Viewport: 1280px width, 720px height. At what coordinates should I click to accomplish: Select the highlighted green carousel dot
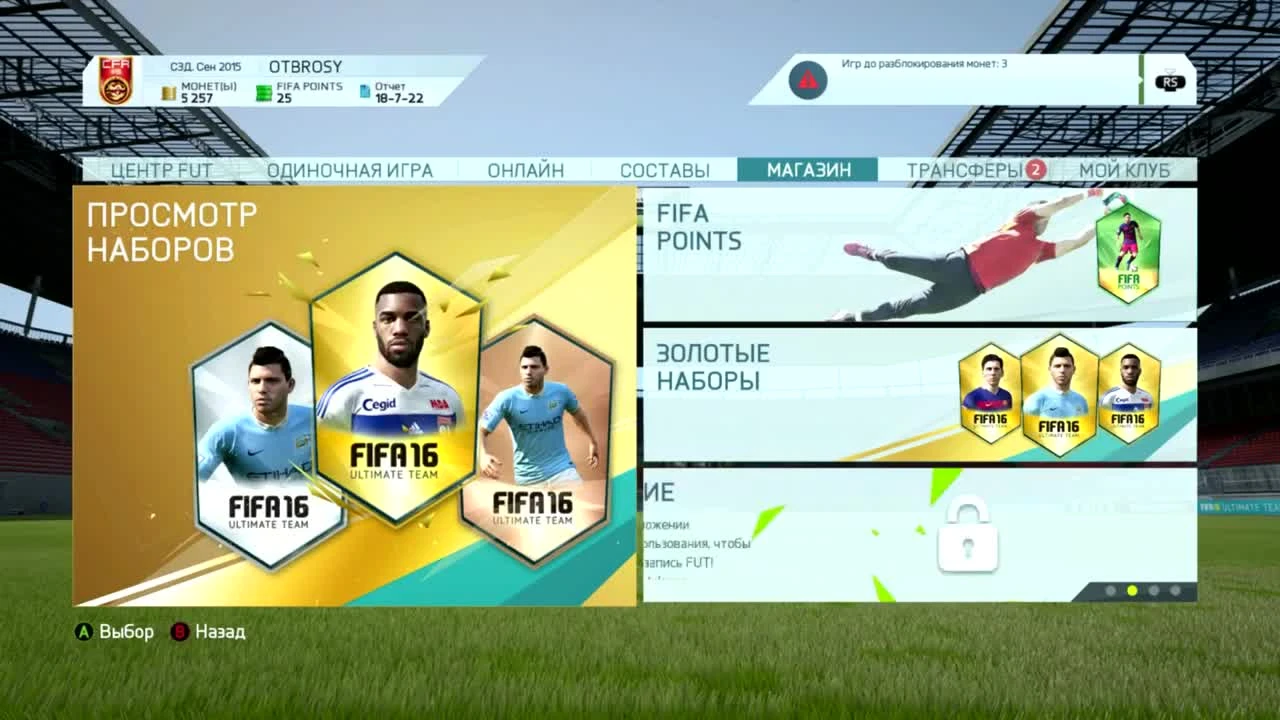click(x=1131, y=590)
